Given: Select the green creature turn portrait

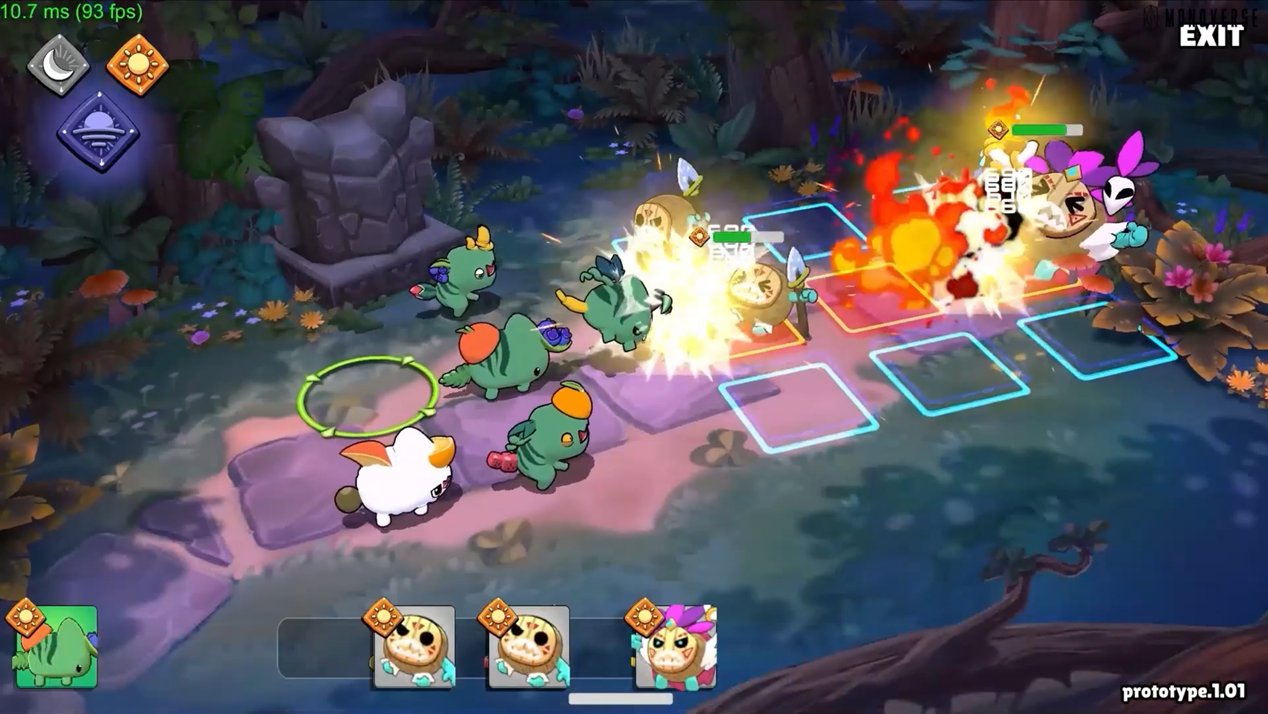Looking at the screenshot, I should click(57, 647).
